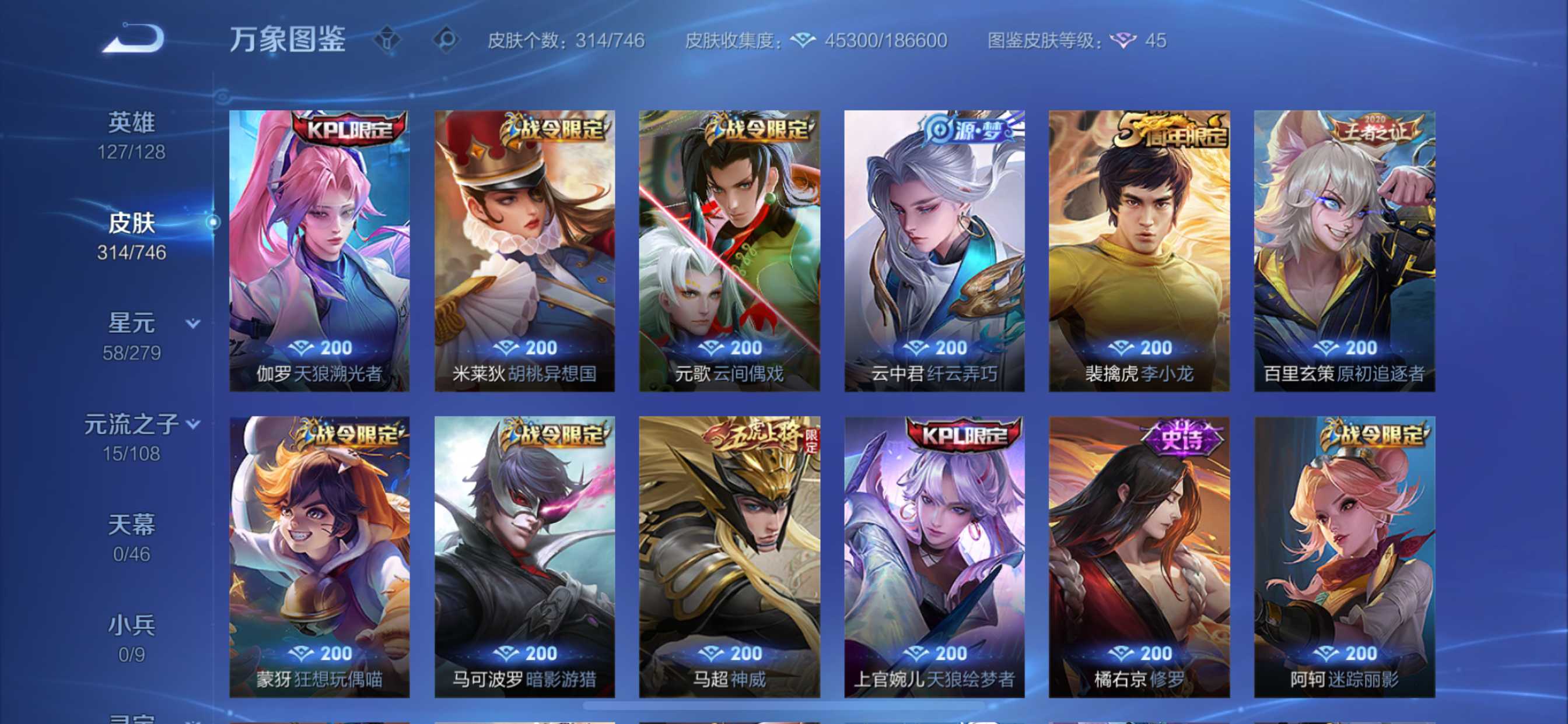This screenshot has width=1568, height=724.
Task: Open skin search with the magnifier icon
Action: [448, 39]
